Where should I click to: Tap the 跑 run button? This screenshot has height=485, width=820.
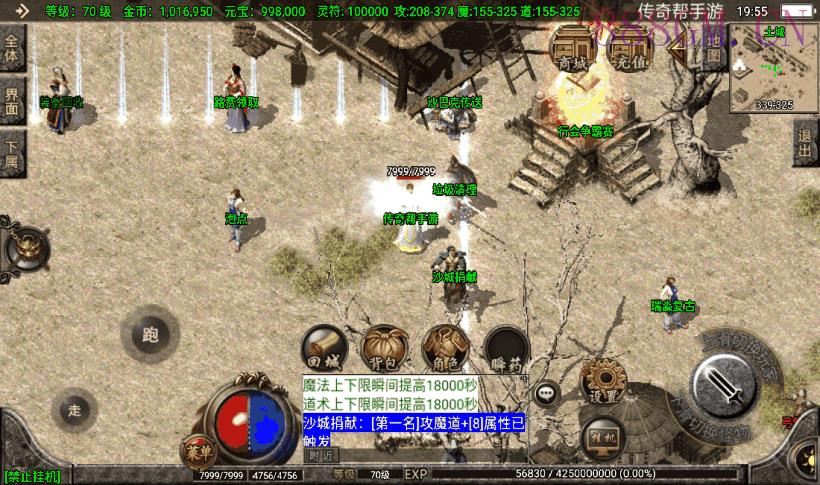[151, 334]
